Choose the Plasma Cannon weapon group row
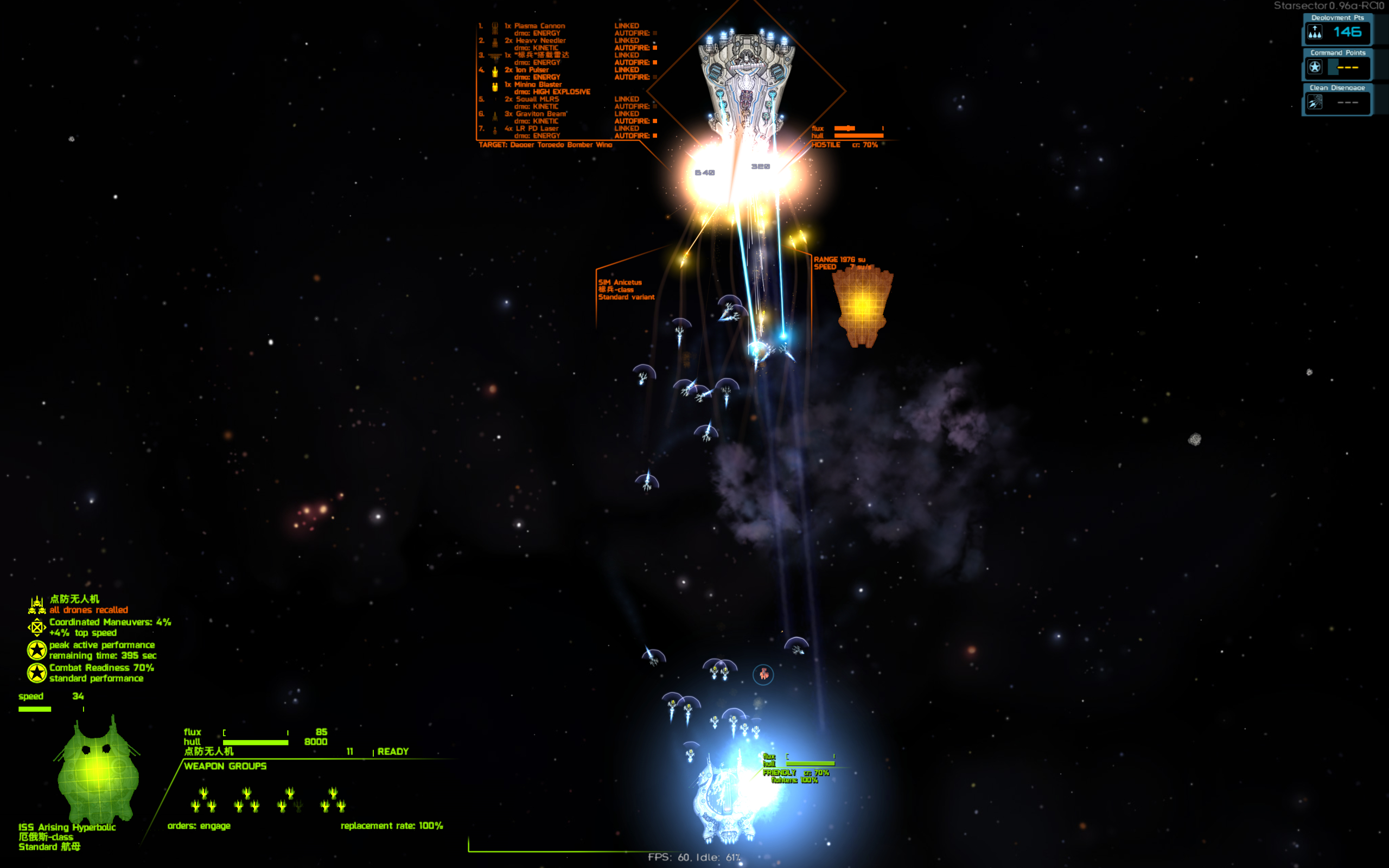 (539, 26)
